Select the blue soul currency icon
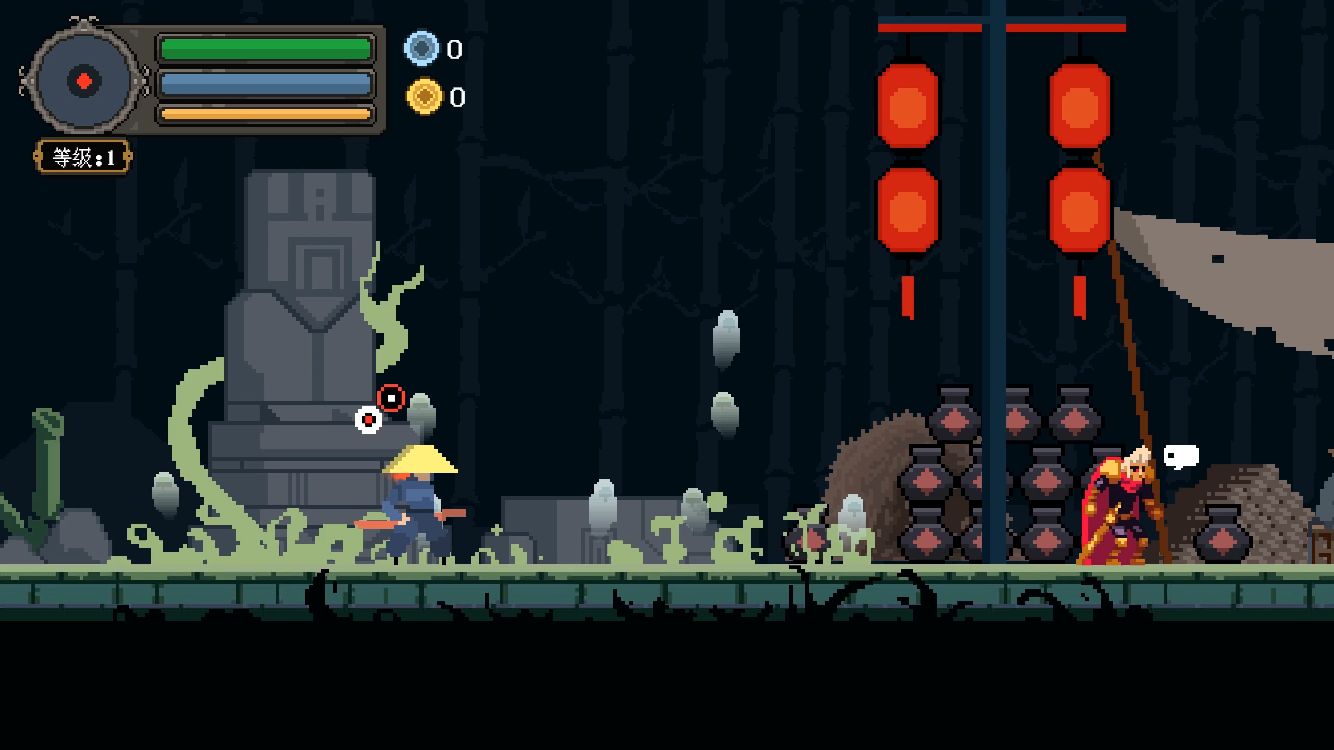Screen dimensions: 1334x750 (x=422, y=48)
